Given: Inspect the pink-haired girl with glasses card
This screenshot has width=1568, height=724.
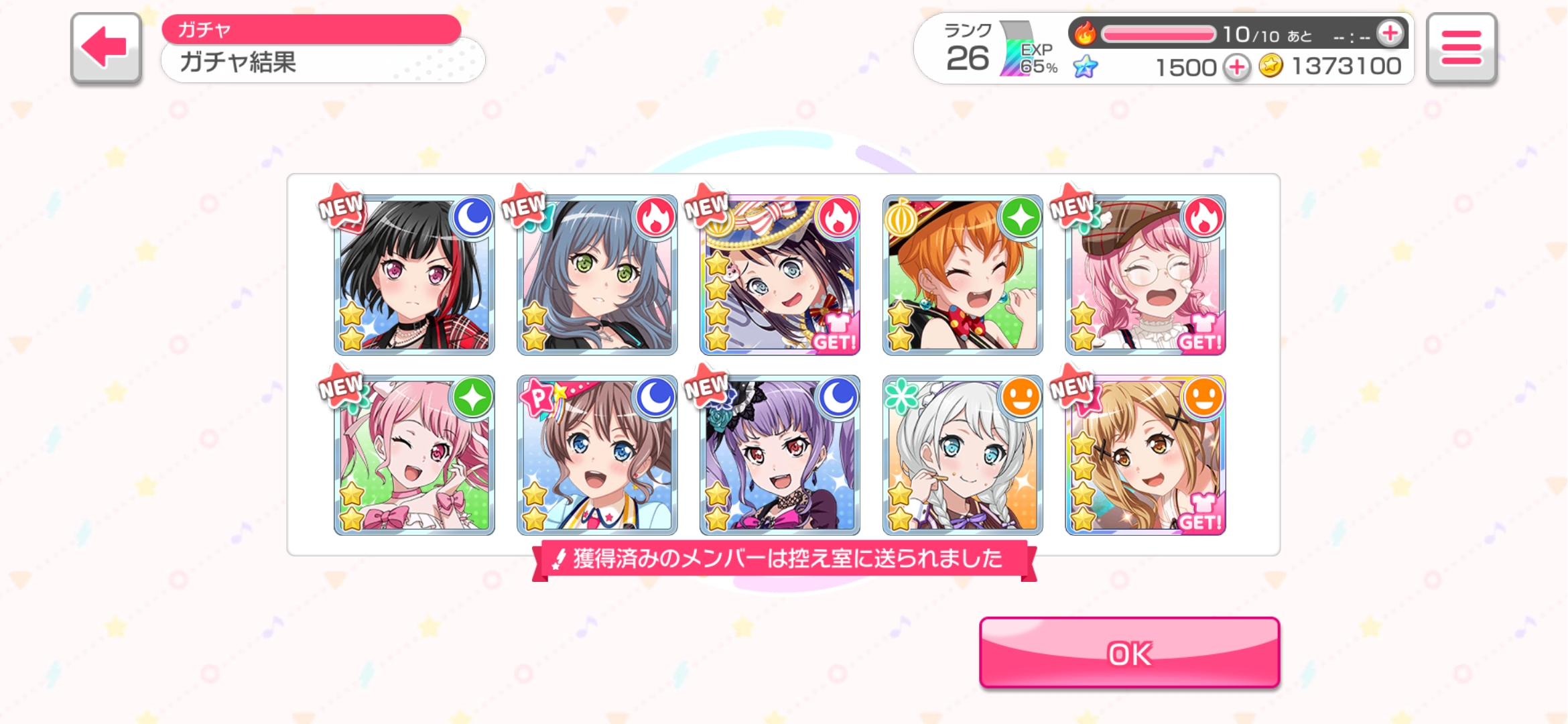Looking at the screenshot, I should [1145, 276].
